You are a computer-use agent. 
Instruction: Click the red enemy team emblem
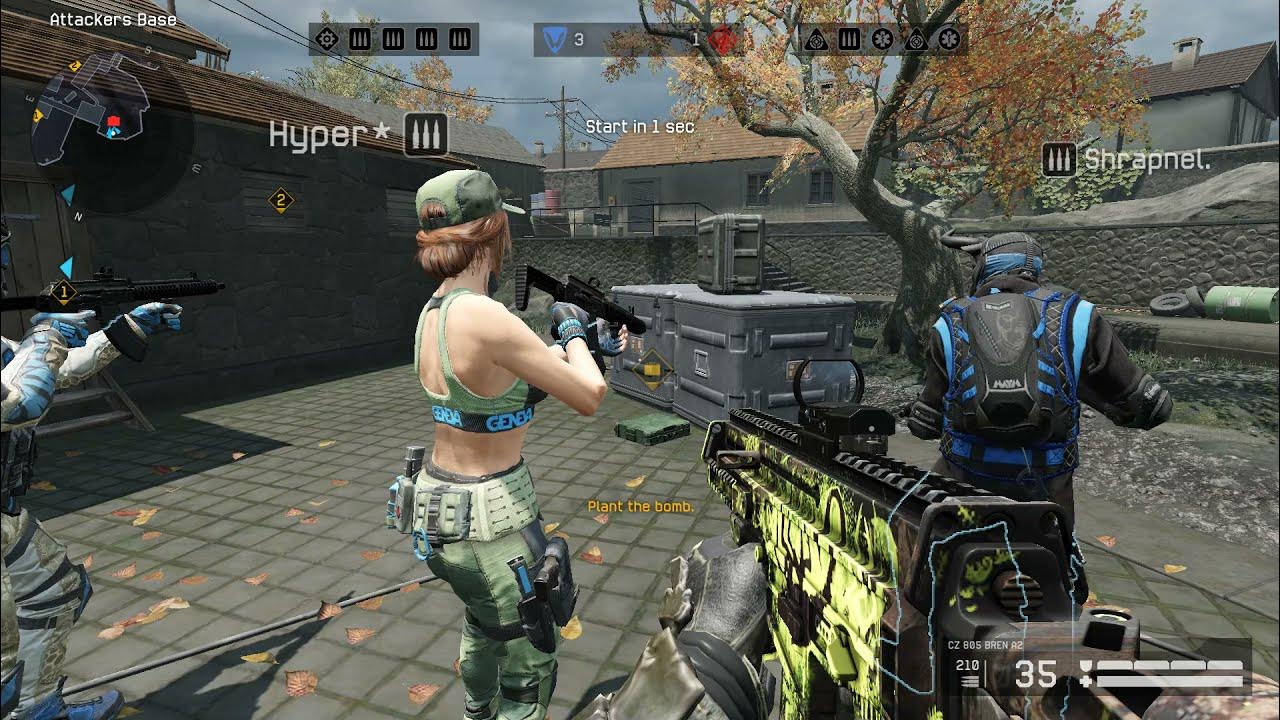click(x=720, y=39)
